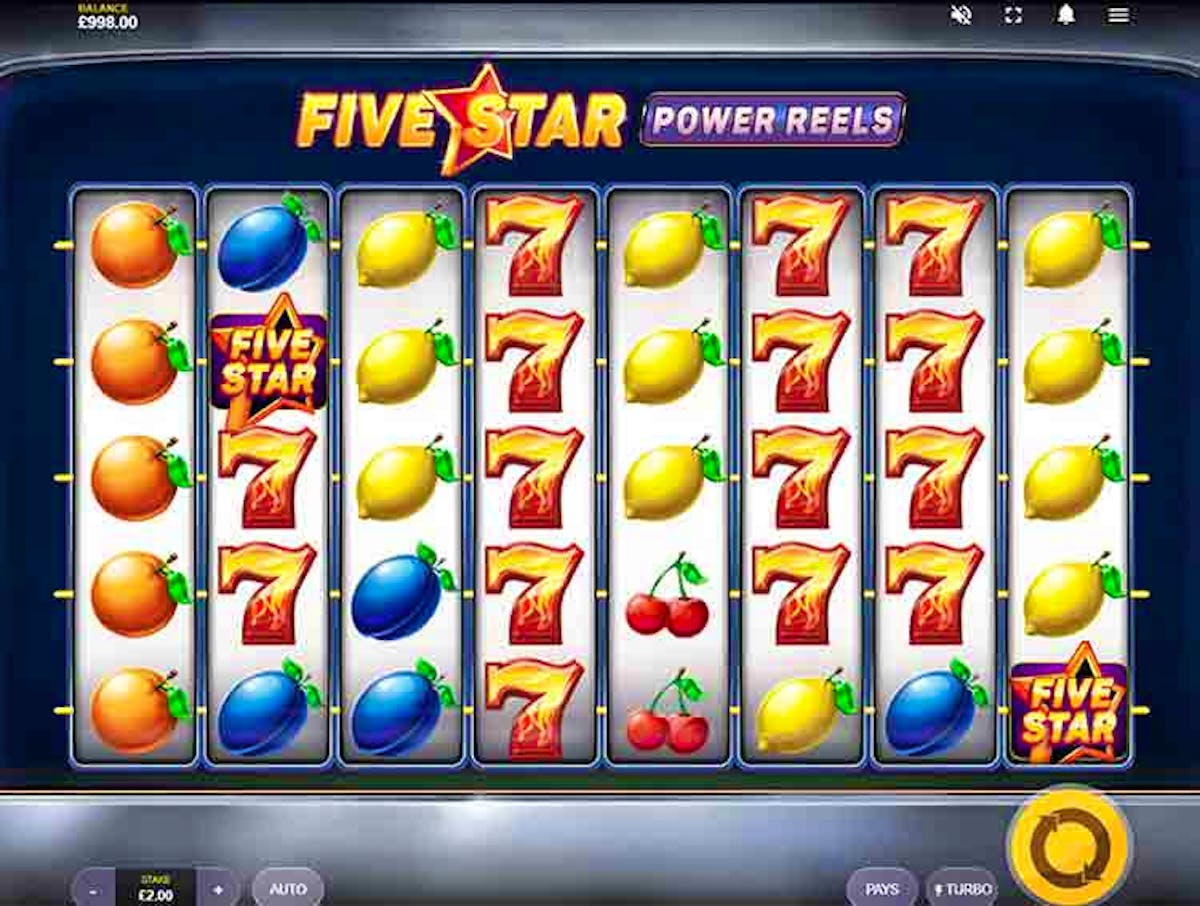
Task: Switch to fullscreen mode
Action: (1013, 15)
